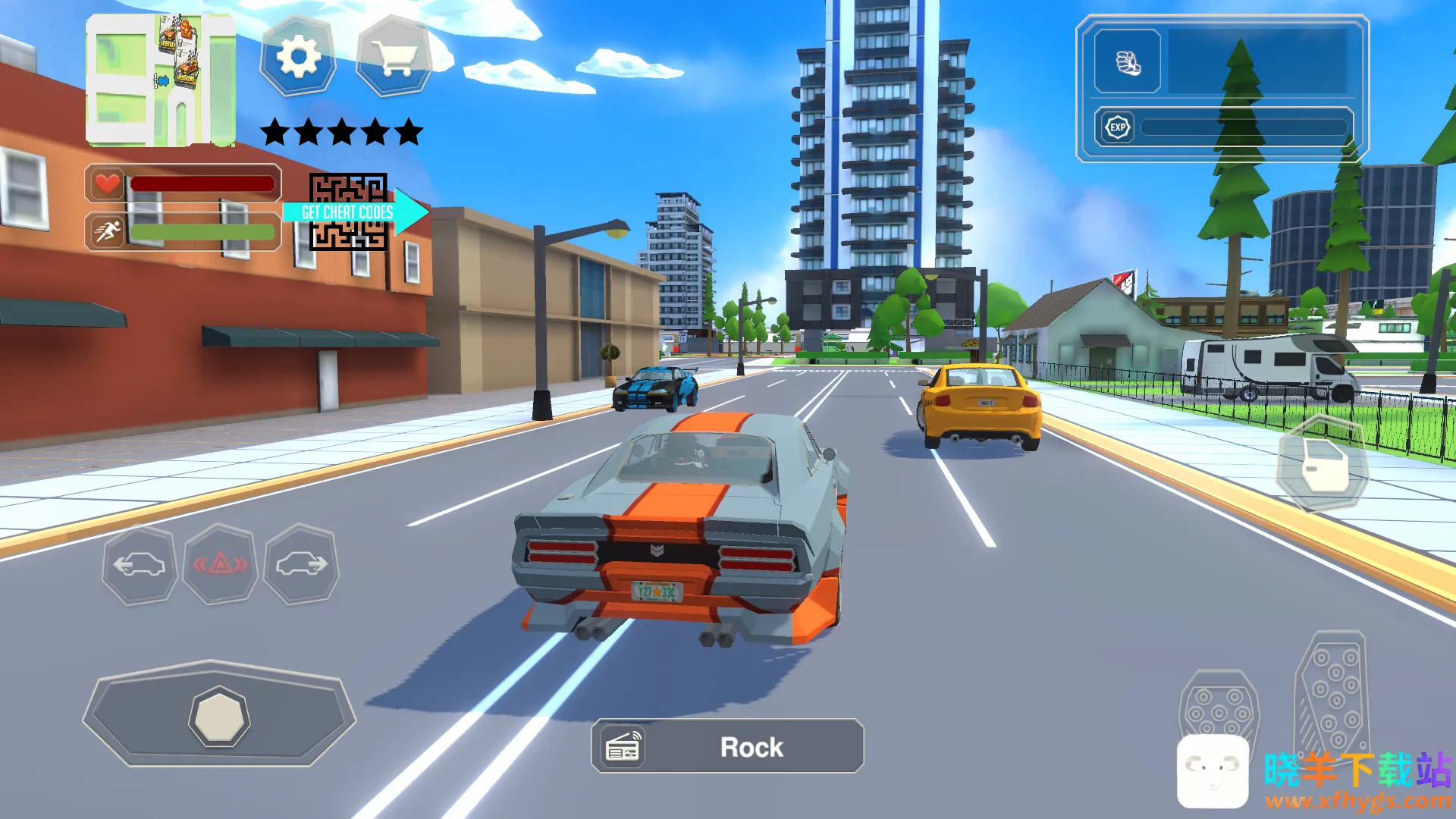Open the gear settings menu
Viewport: 1456px width, 819px height.
tap(298, 56)
